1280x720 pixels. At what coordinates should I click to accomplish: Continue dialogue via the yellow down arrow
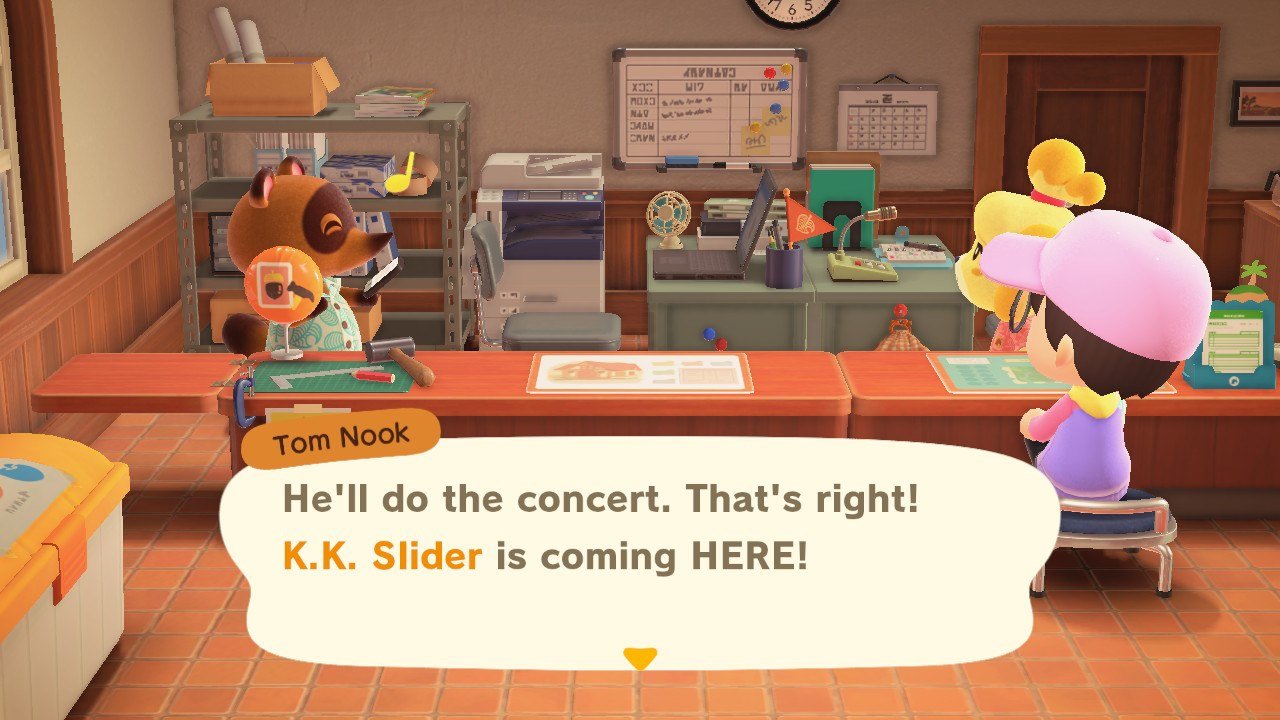point(639,658)
